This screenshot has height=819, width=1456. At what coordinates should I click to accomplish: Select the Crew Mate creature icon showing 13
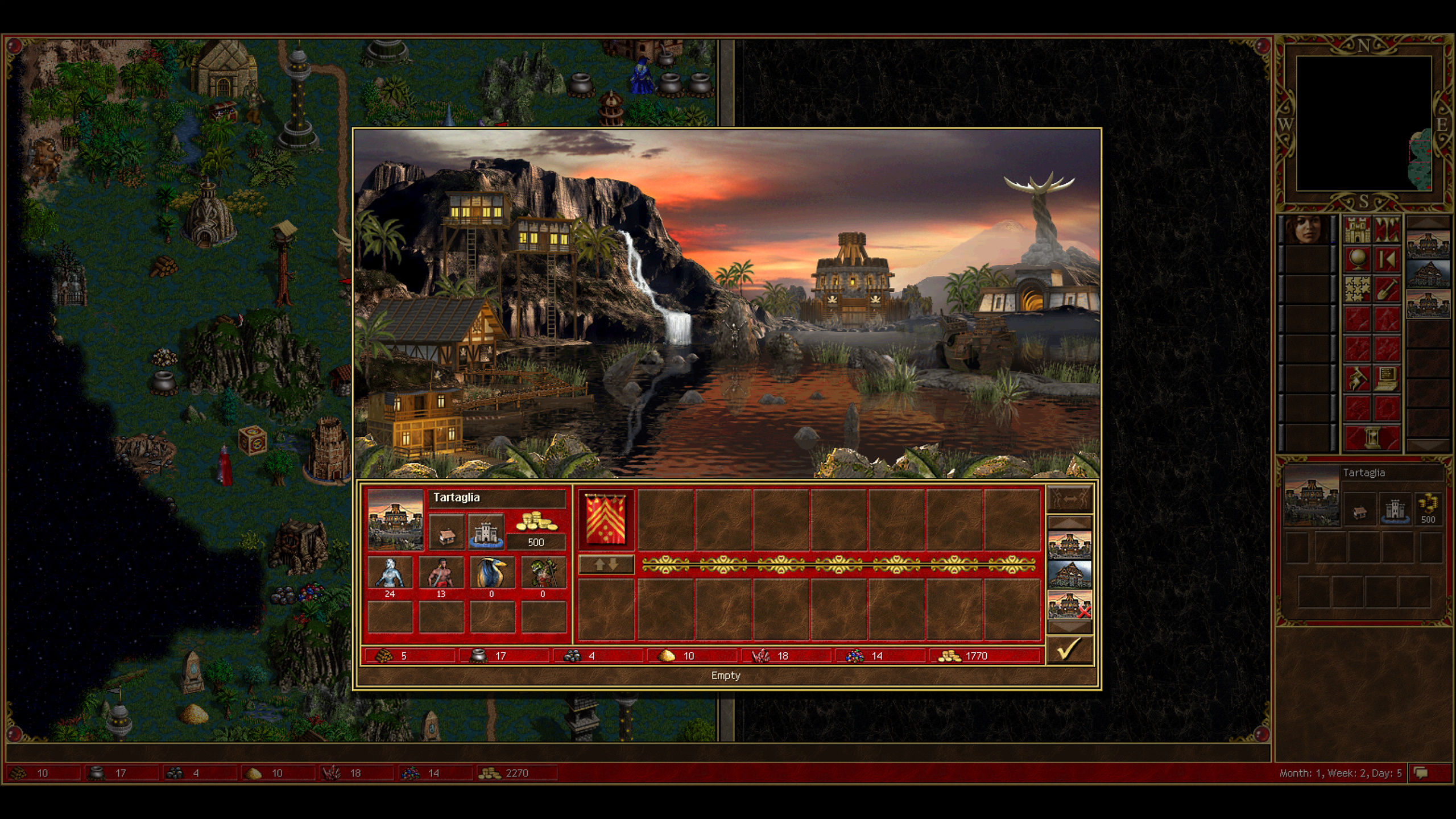pos(441,572)
